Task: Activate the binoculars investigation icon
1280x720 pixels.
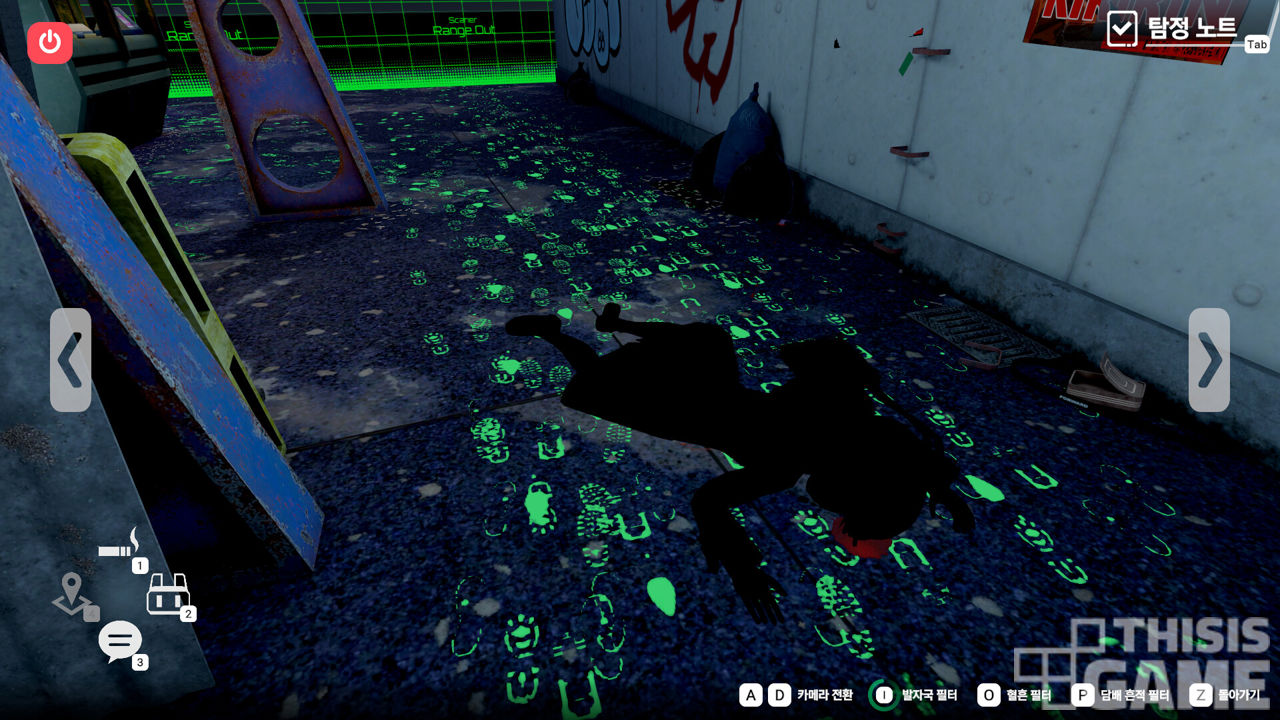Action: [x=167, y=595]
